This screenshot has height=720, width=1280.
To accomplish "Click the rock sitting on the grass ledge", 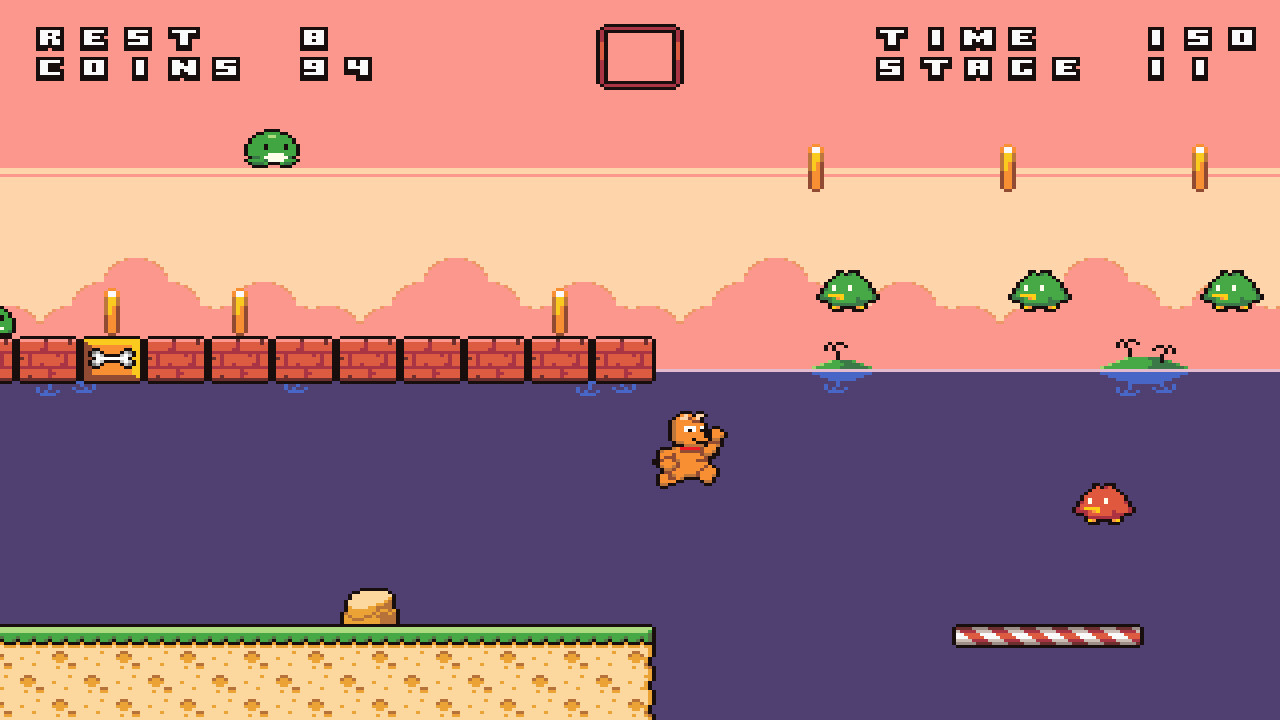I will coord(370,605).
